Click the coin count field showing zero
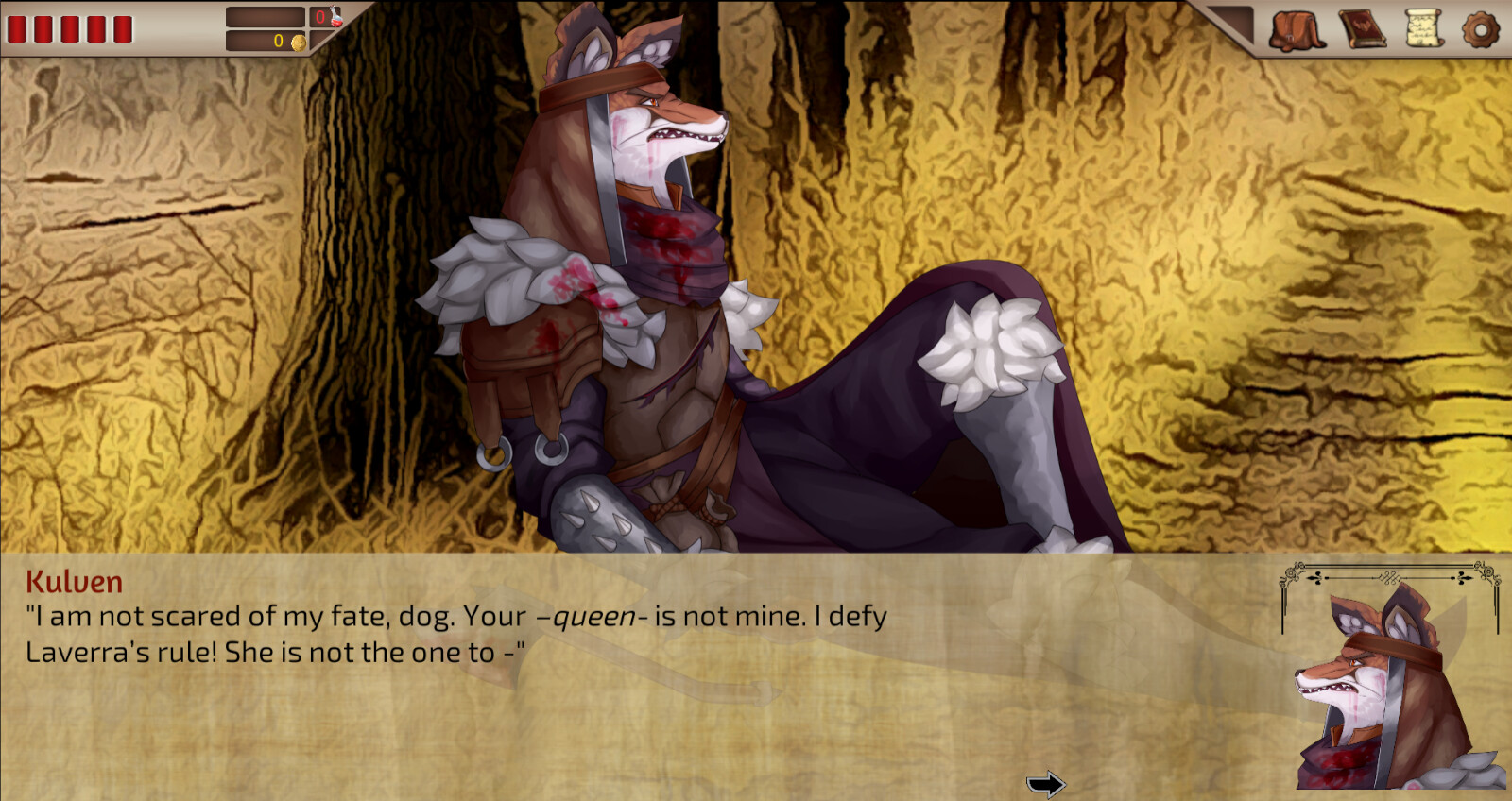This screenshot has height=801, width=1512. click(x=278, y=40)
